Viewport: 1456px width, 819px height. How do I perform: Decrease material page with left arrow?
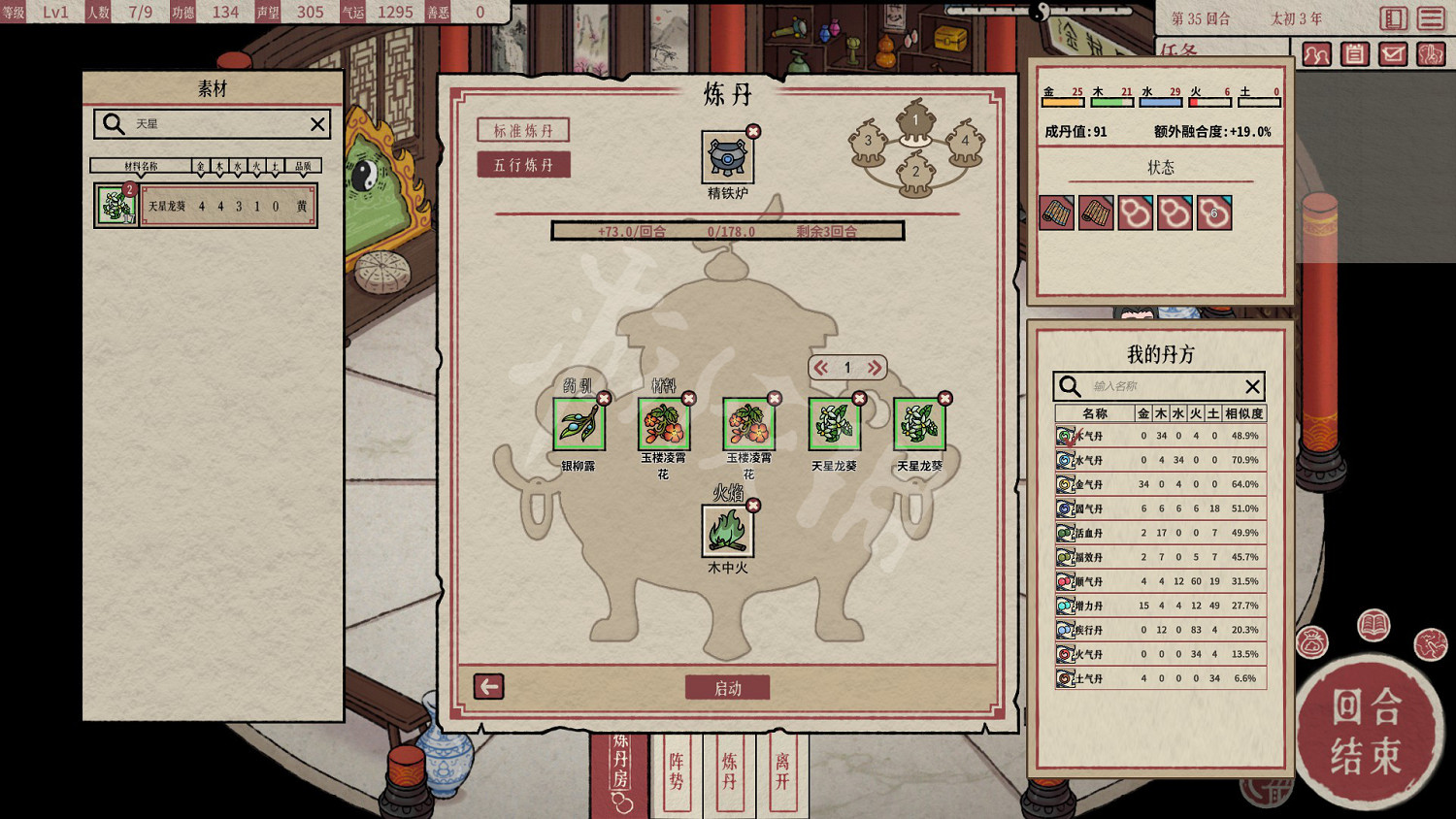point(821,368)
